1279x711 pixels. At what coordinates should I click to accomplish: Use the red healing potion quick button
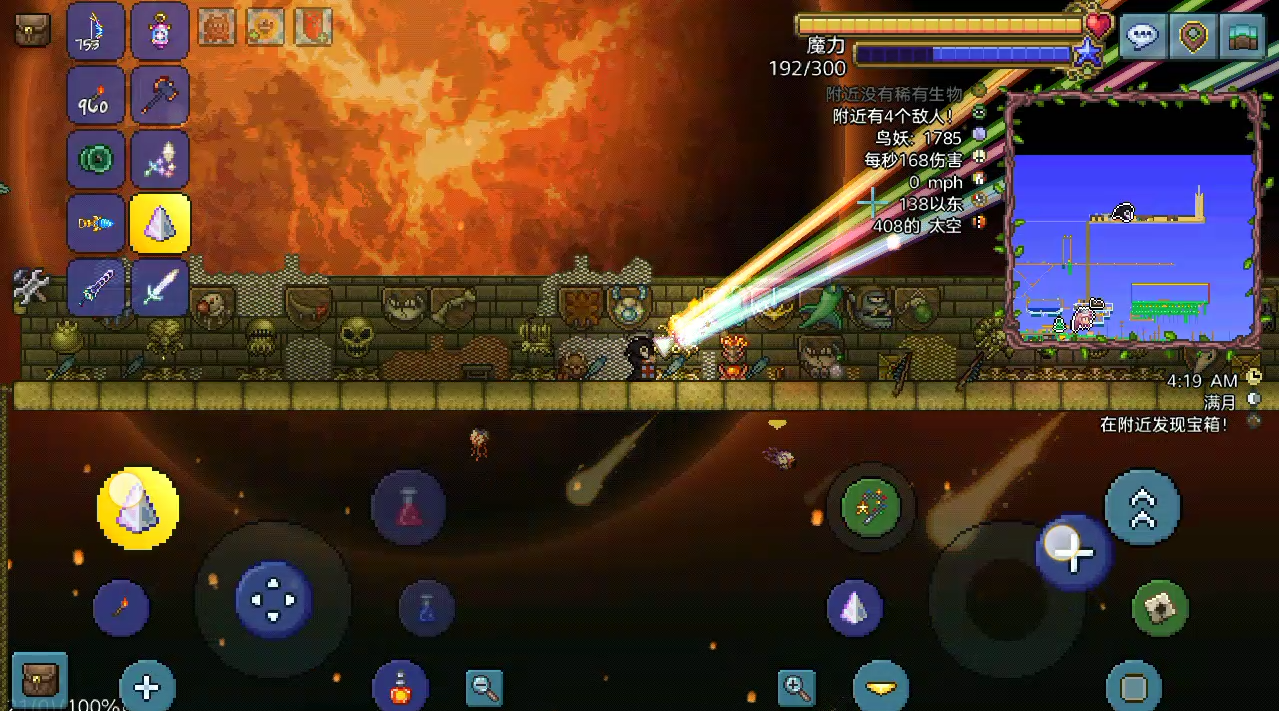coord(408,507)
